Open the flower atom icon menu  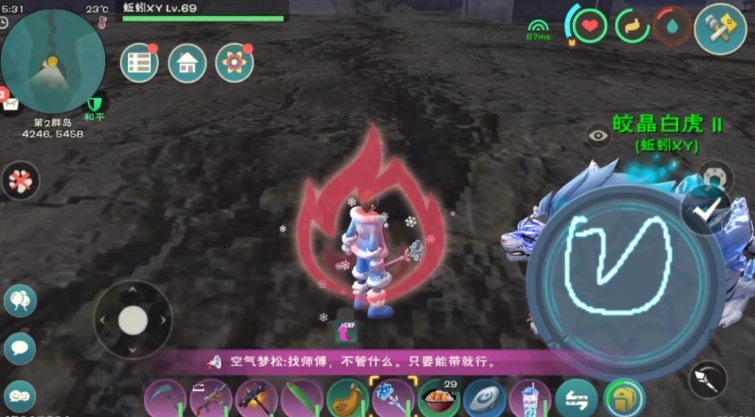coord(234,64)
